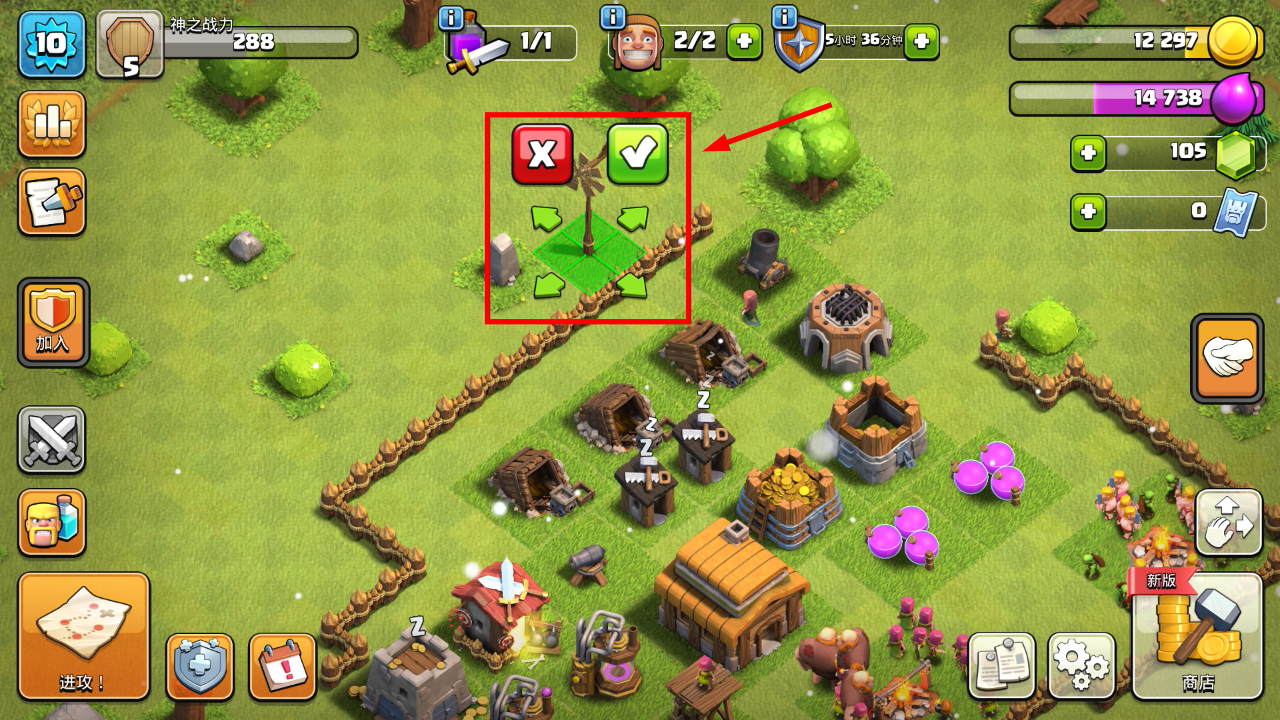Open the level 10 experience badge
Screen dimensions: 1280x720
coord(51,44)
